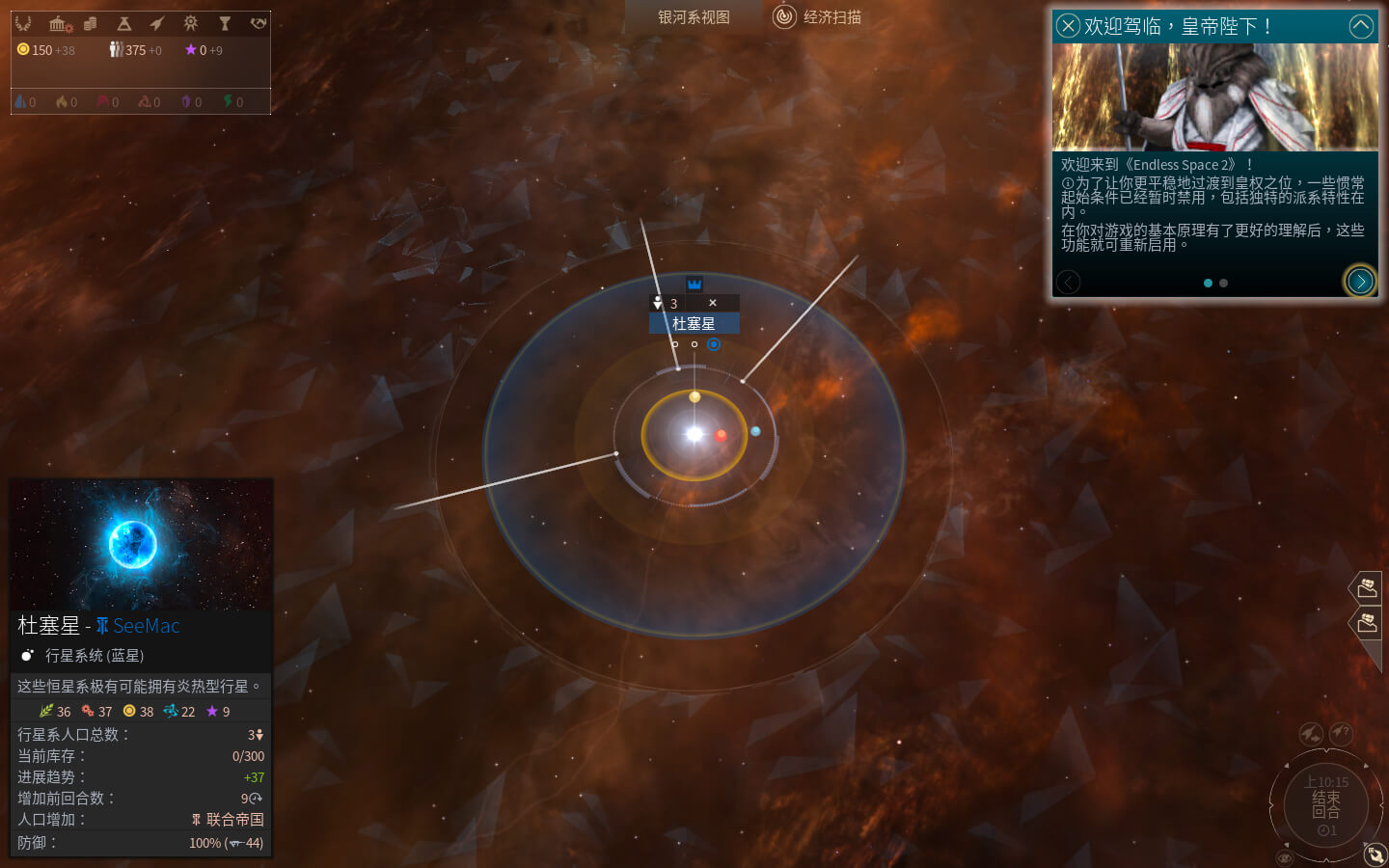Open the diplomacy handshake screen
Image resolution: width=1389 pixels, height=868 pixels.
258,23
